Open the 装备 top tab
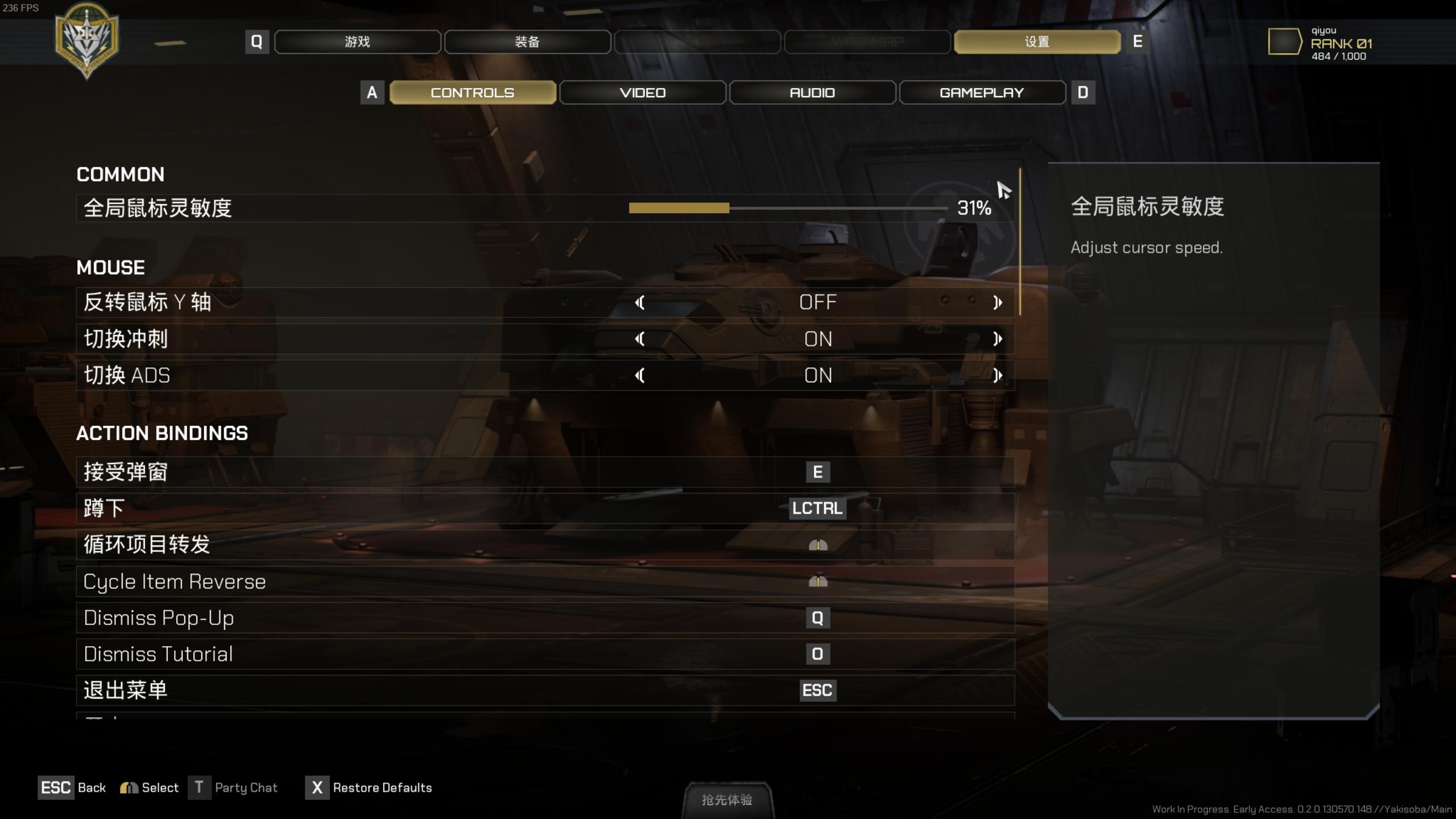The height and width of the screenshot is (819, 1456). coord(527,42)
